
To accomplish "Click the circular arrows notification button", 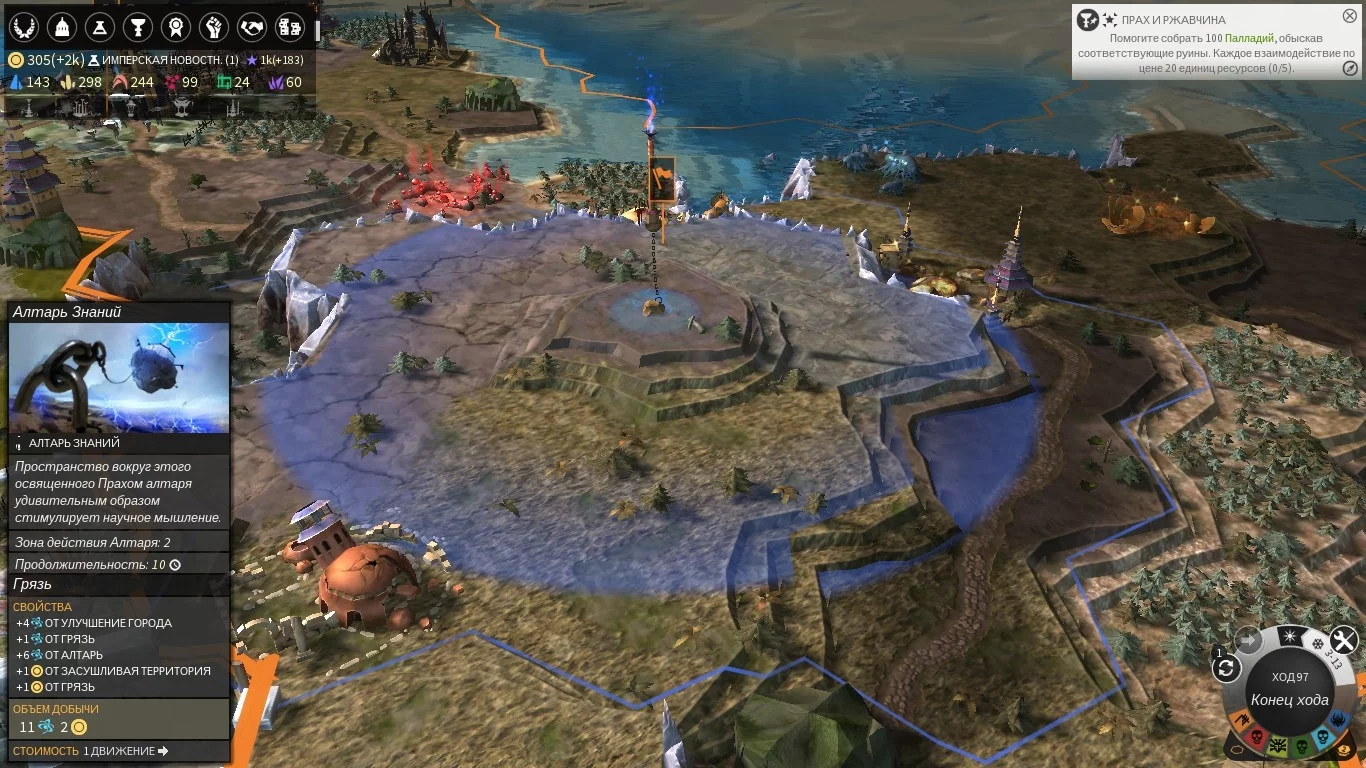I will 1227,668.
